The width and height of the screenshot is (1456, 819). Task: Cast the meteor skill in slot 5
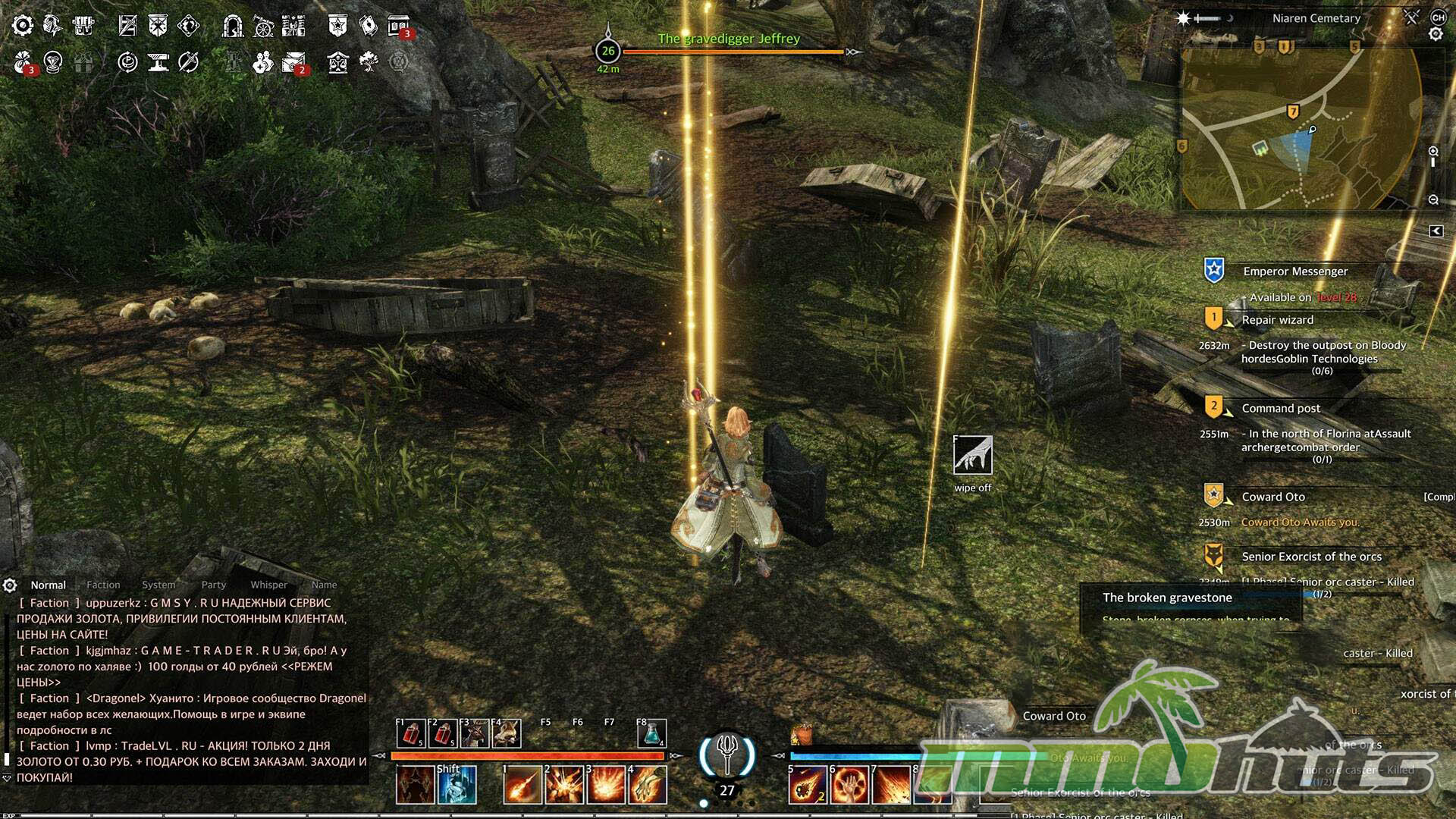[807, 784]
